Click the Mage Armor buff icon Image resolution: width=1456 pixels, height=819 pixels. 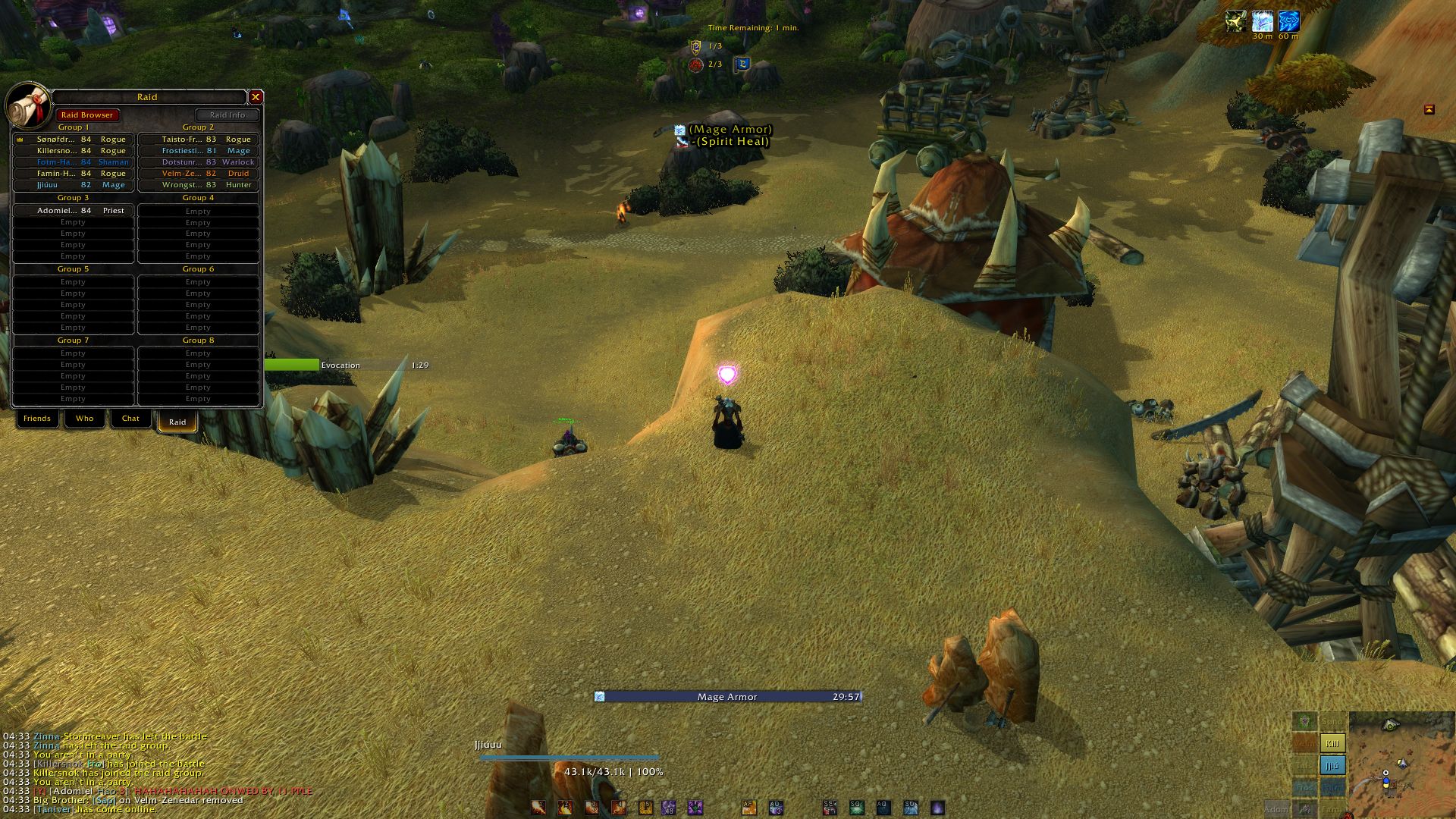[x=1263, y=20]
